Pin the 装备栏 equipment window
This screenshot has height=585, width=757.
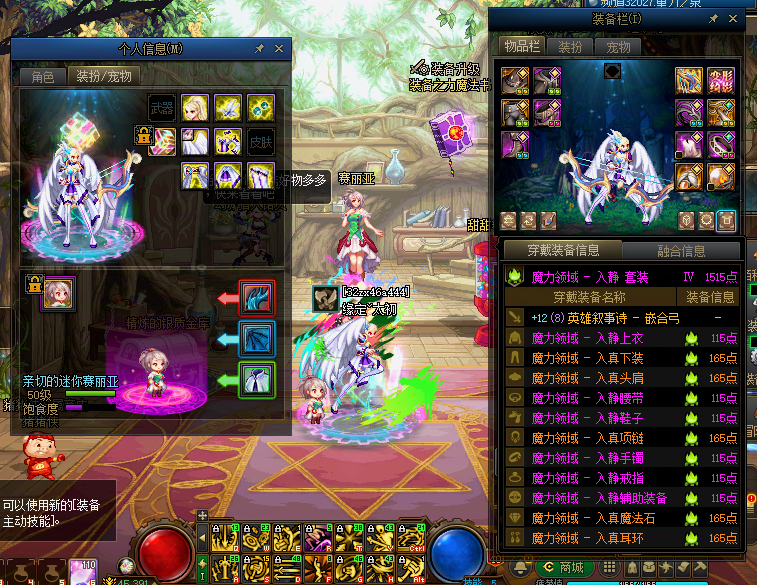(714, 18)
